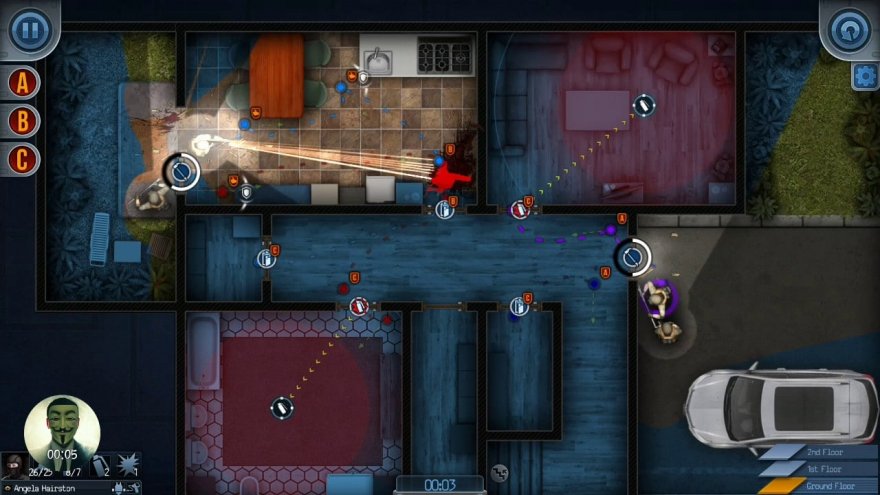Click the stairs marker icon

coord(500,473)
